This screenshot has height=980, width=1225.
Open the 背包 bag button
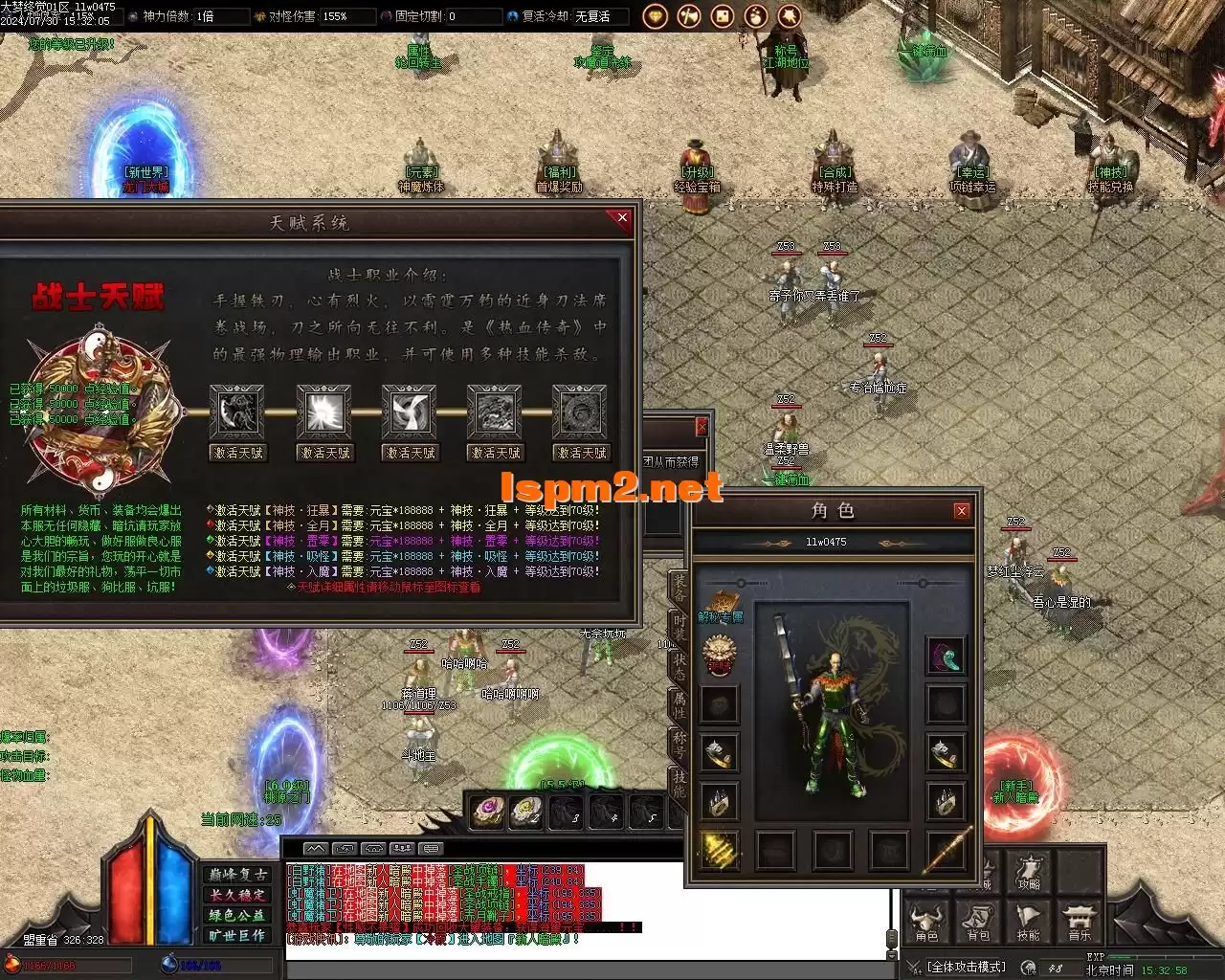click(977, 921)
